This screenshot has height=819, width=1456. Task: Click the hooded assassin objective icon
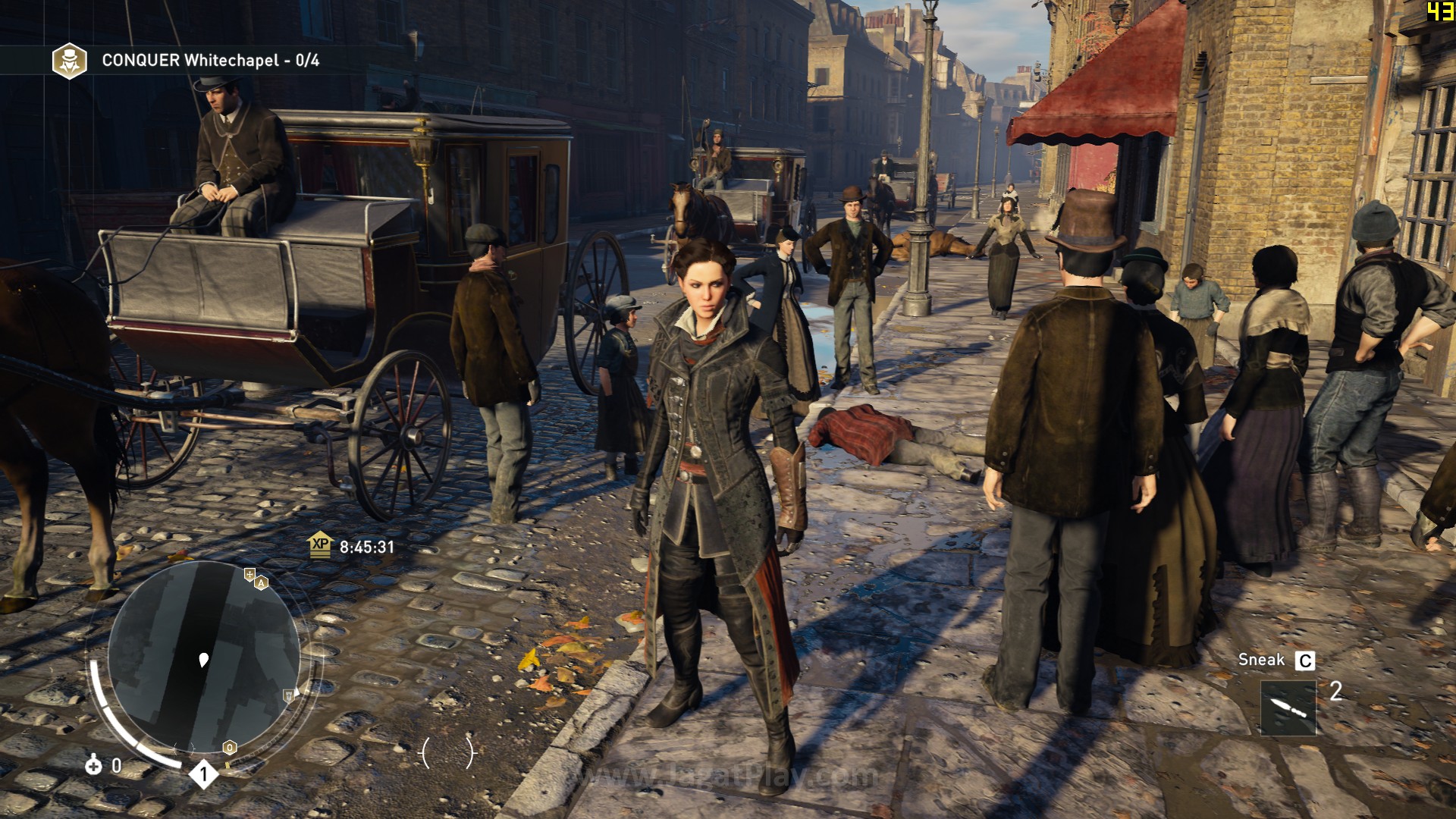point(69,61)
